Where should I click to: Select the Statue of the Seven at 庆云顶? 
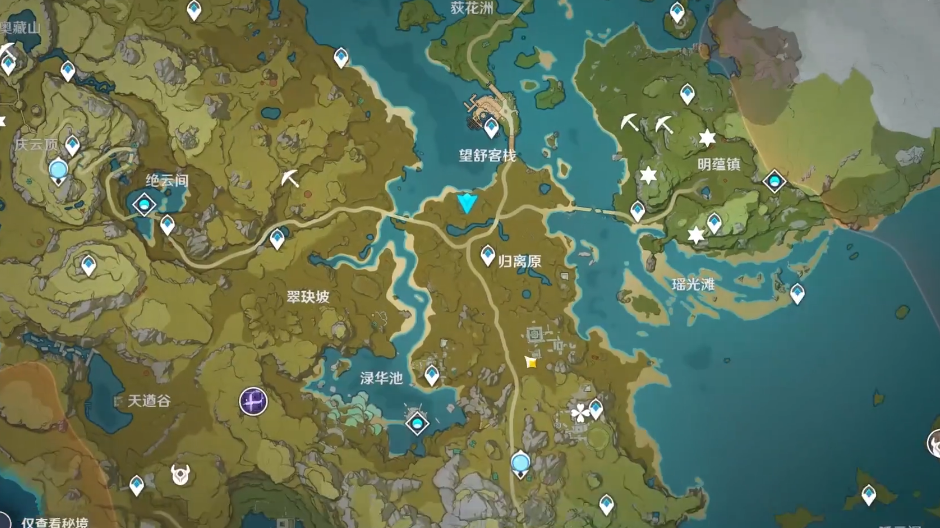58,171
